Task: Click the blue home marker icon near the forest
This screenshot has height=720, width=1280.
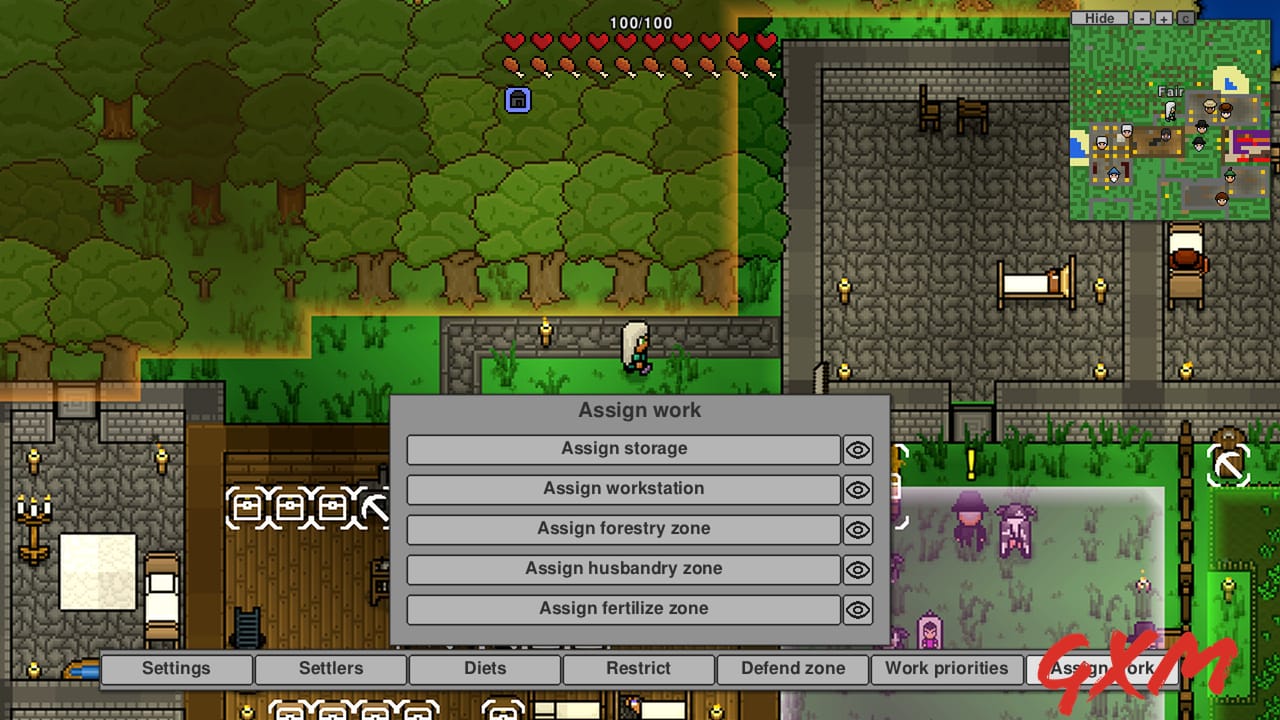Action: pos(518,101)
